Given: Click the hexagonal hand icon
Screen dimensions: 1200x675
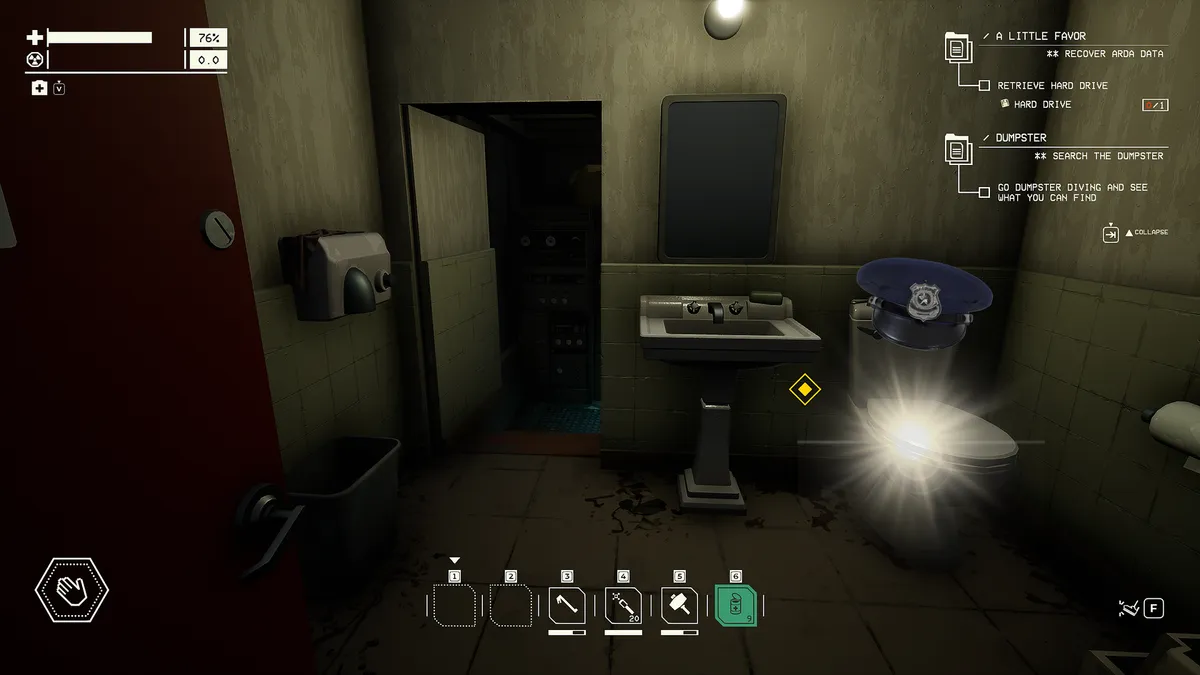Looking at the screenshot, I should [72, 590].
